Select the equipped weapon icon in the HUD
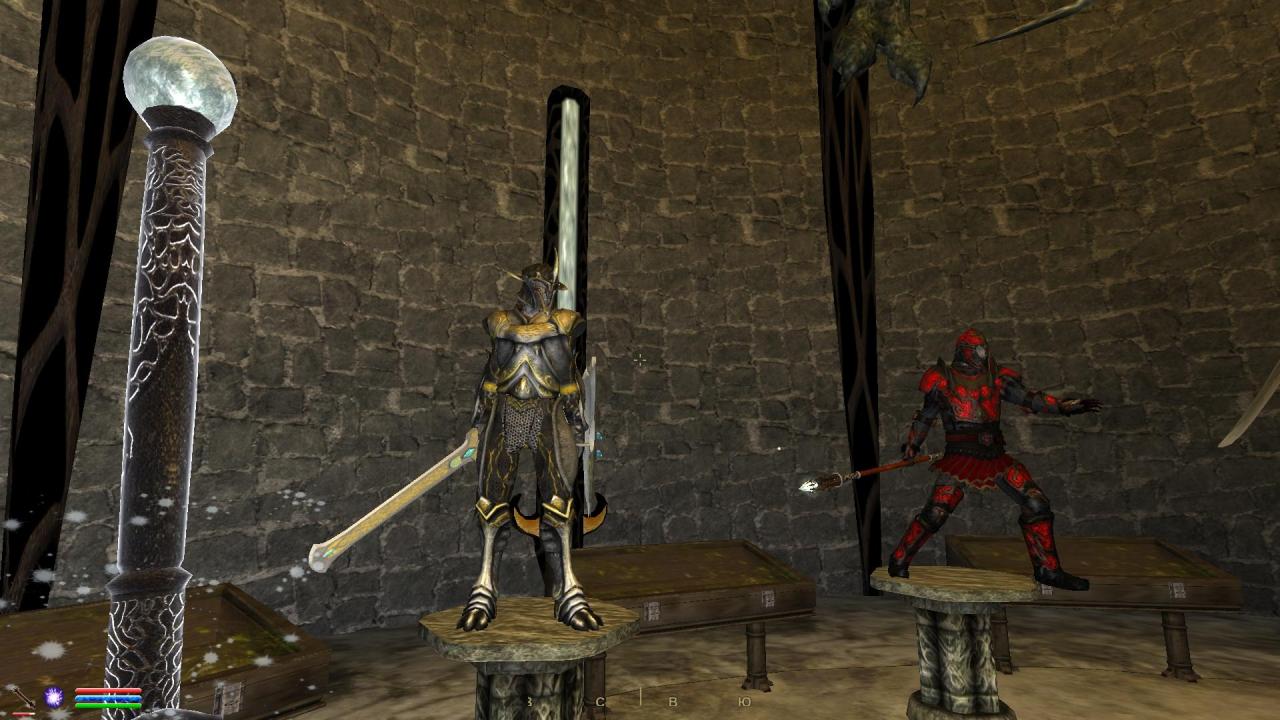Screen dimensions: 1280x720 click(x=22, y=697)
